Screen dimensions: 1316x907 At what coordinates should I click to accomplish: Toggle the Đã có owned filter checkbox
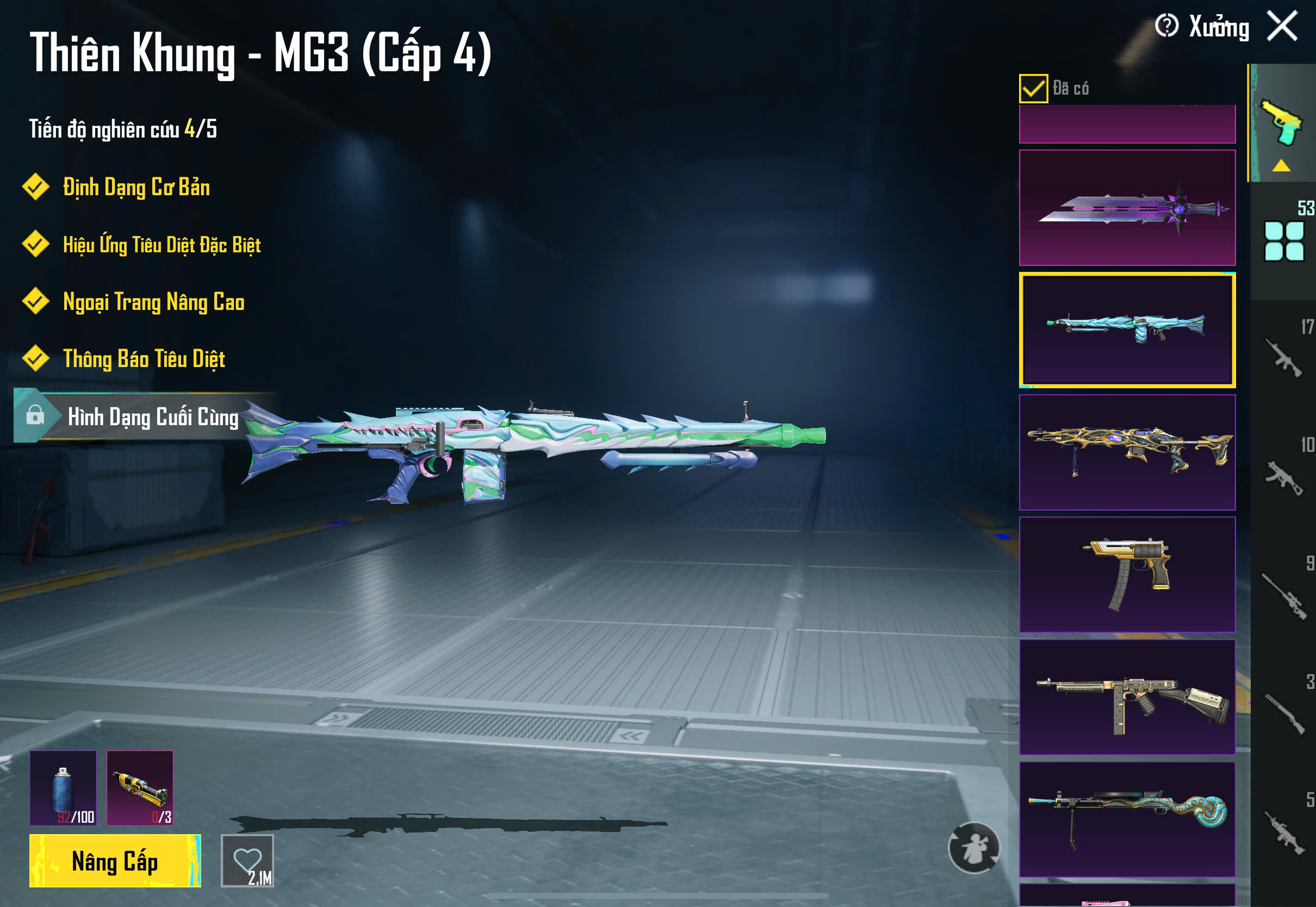click(1033, 88)
